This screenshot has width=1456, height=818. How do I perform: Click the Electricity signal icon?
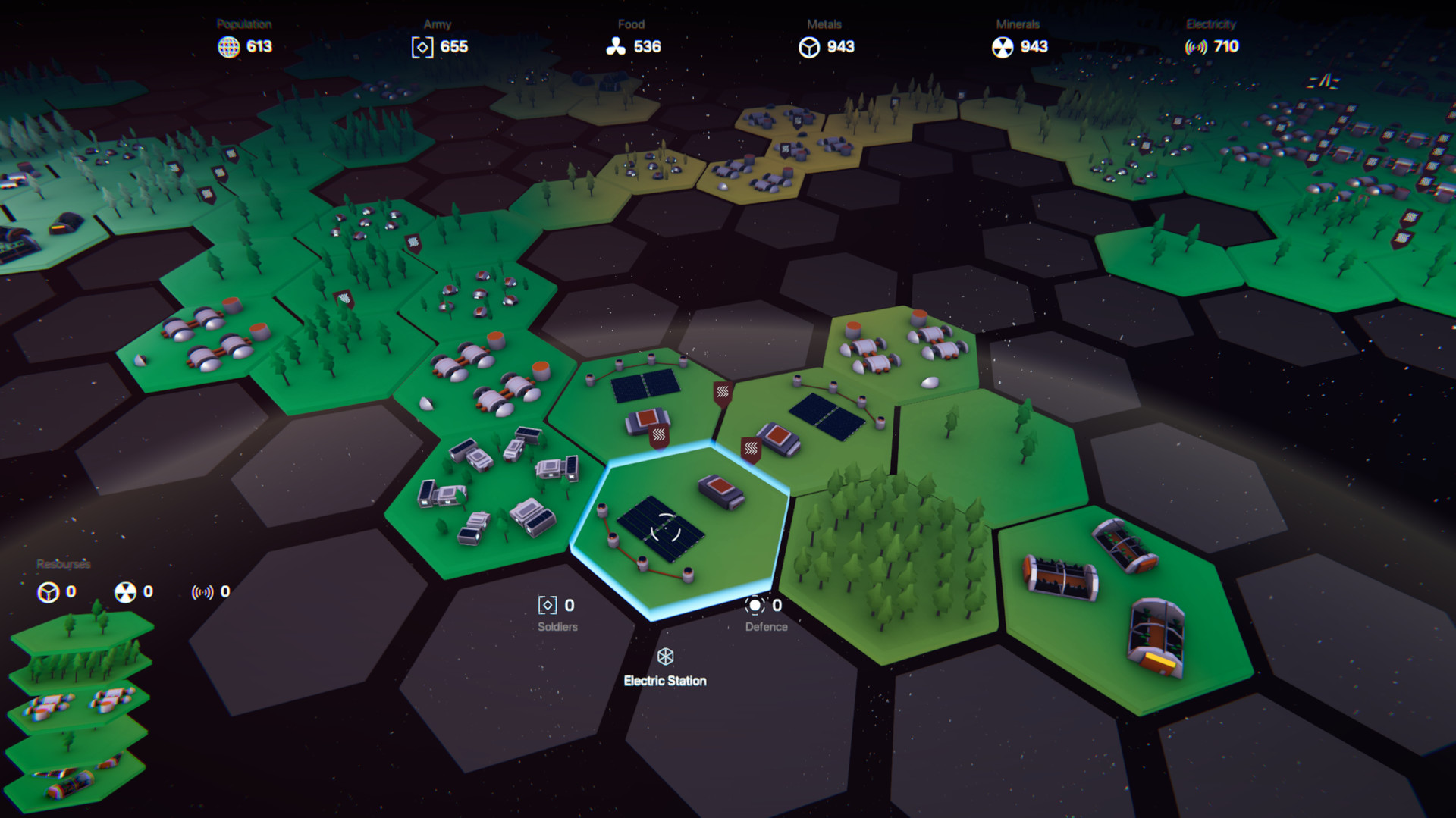(1197, 47)
